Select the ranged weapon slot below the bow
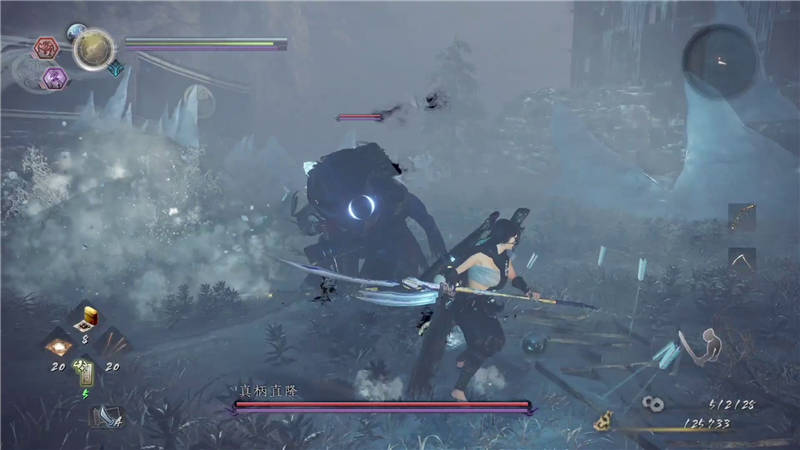800x450 pixels. [x=741, y=260]
